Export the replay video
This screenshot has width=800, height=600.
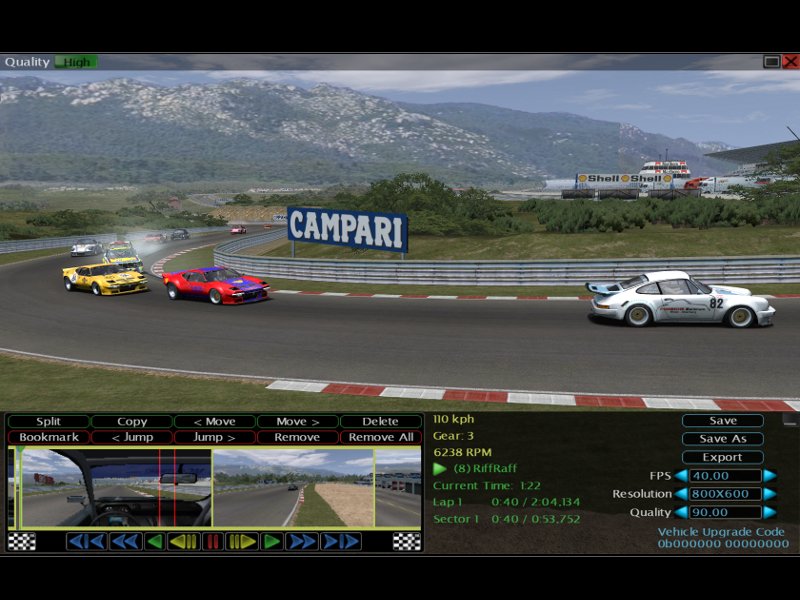pyautogui.click(x=722, y=457)
